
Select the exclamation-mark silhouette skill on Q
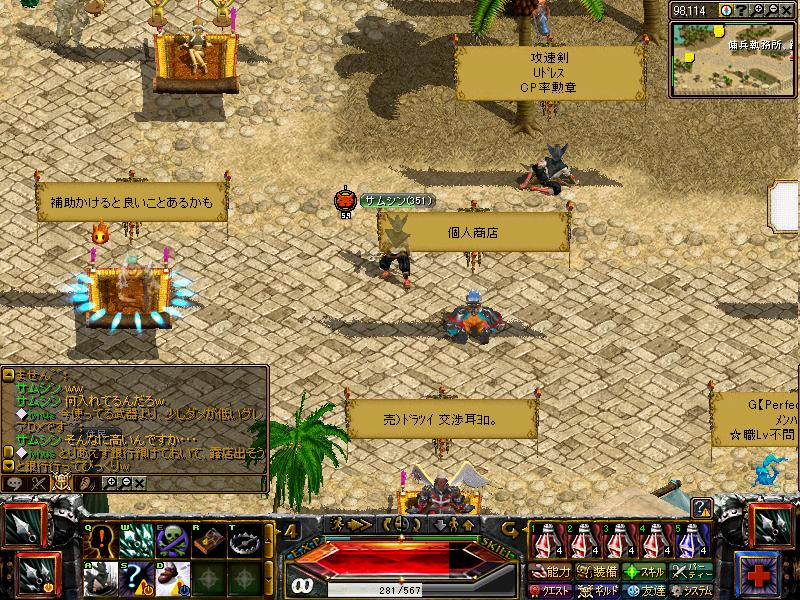[102, 541]
